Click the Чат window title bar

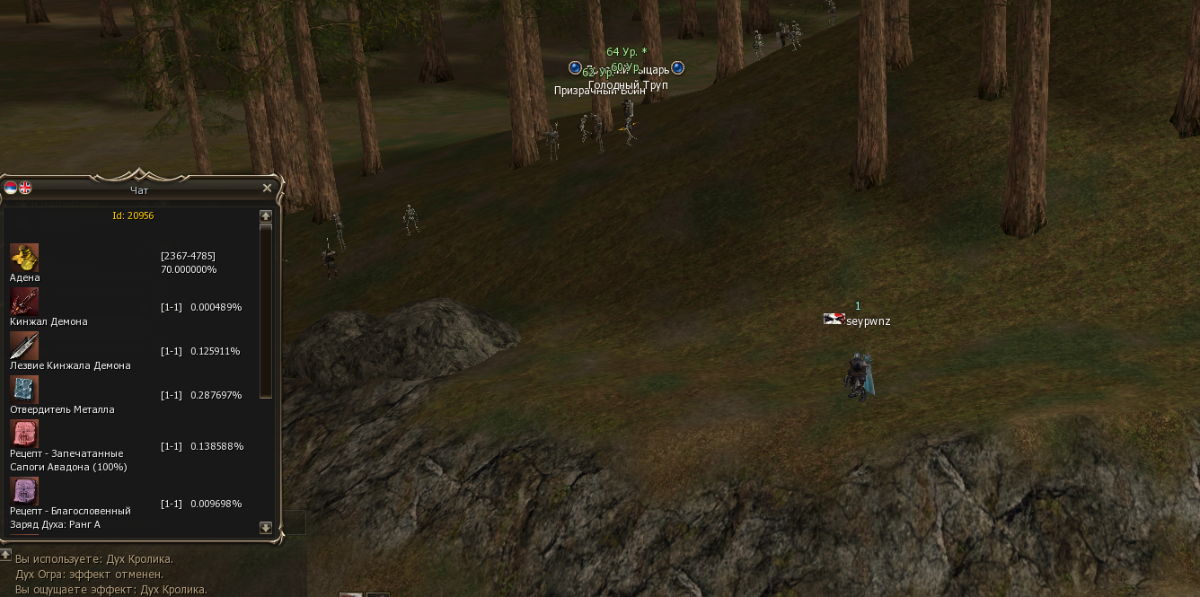tap(140, 188)
